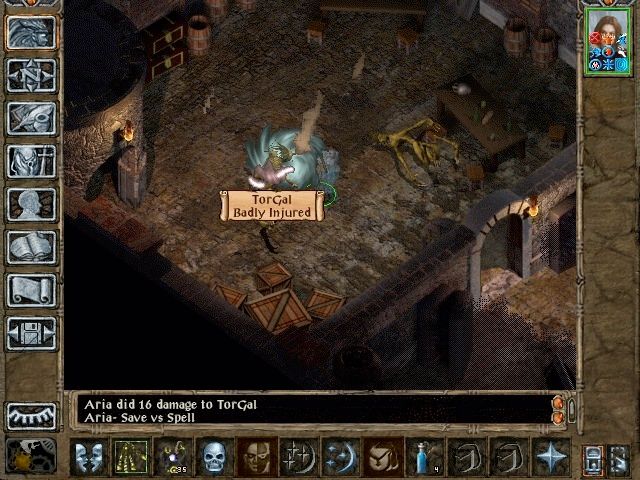Choose the skull icon in the action bar
640x480 pixels.
[x=216, y=457]
